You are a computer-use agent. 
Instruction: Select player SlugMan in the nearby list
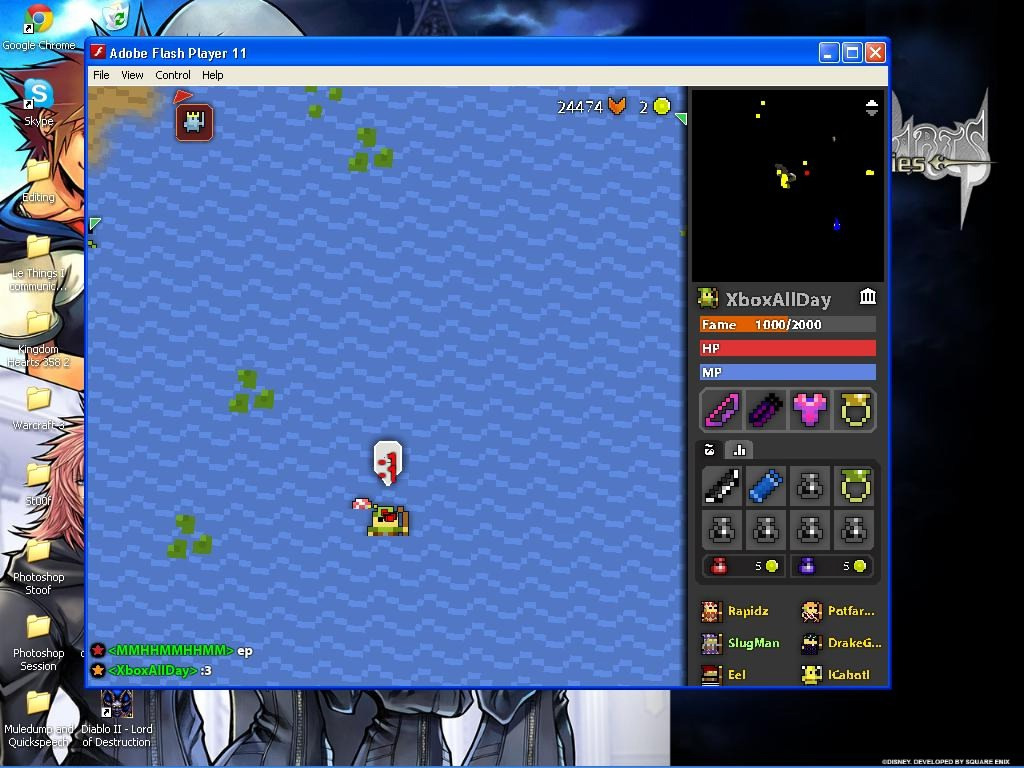coord(741,643)
